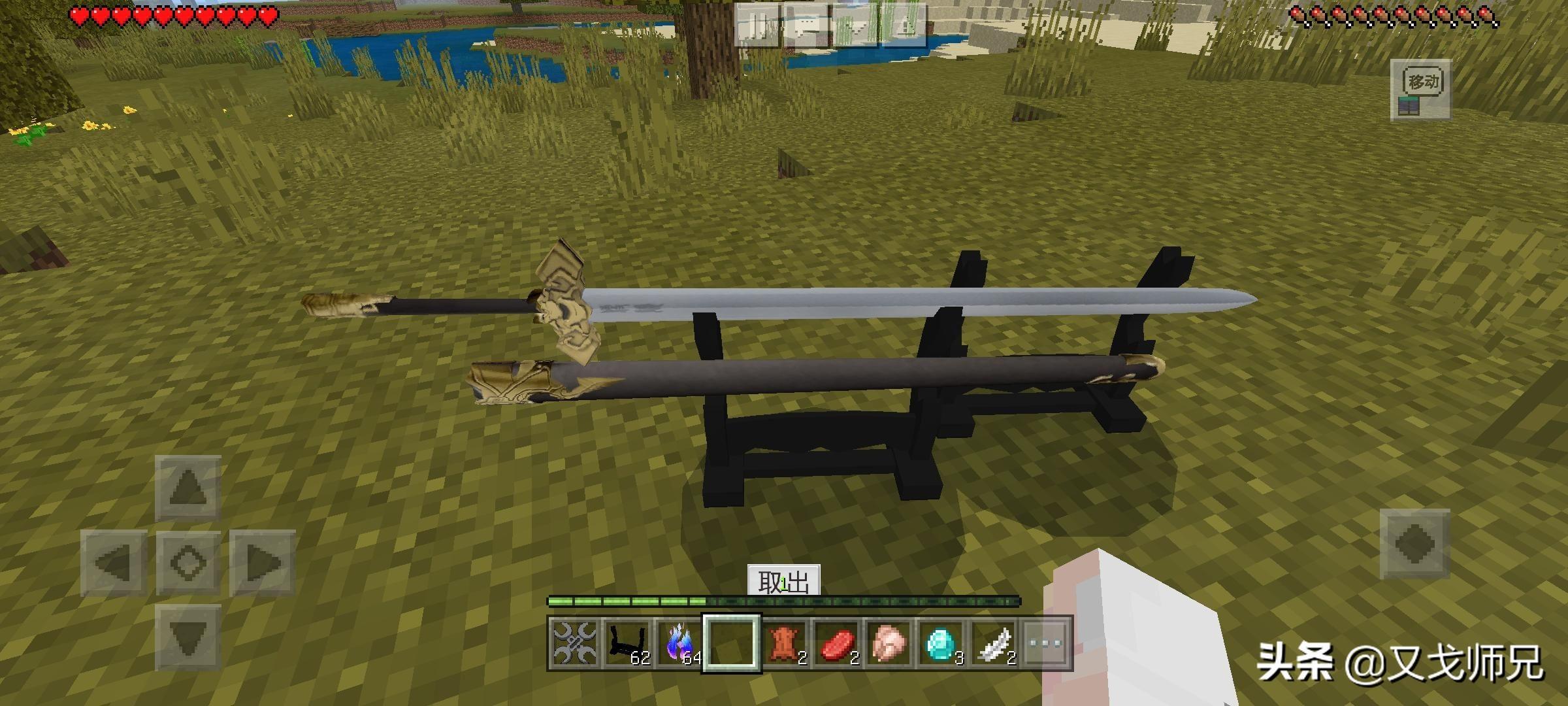
Task: Tap the 取出 (take out) button
Action: click(x=783, y=580)
